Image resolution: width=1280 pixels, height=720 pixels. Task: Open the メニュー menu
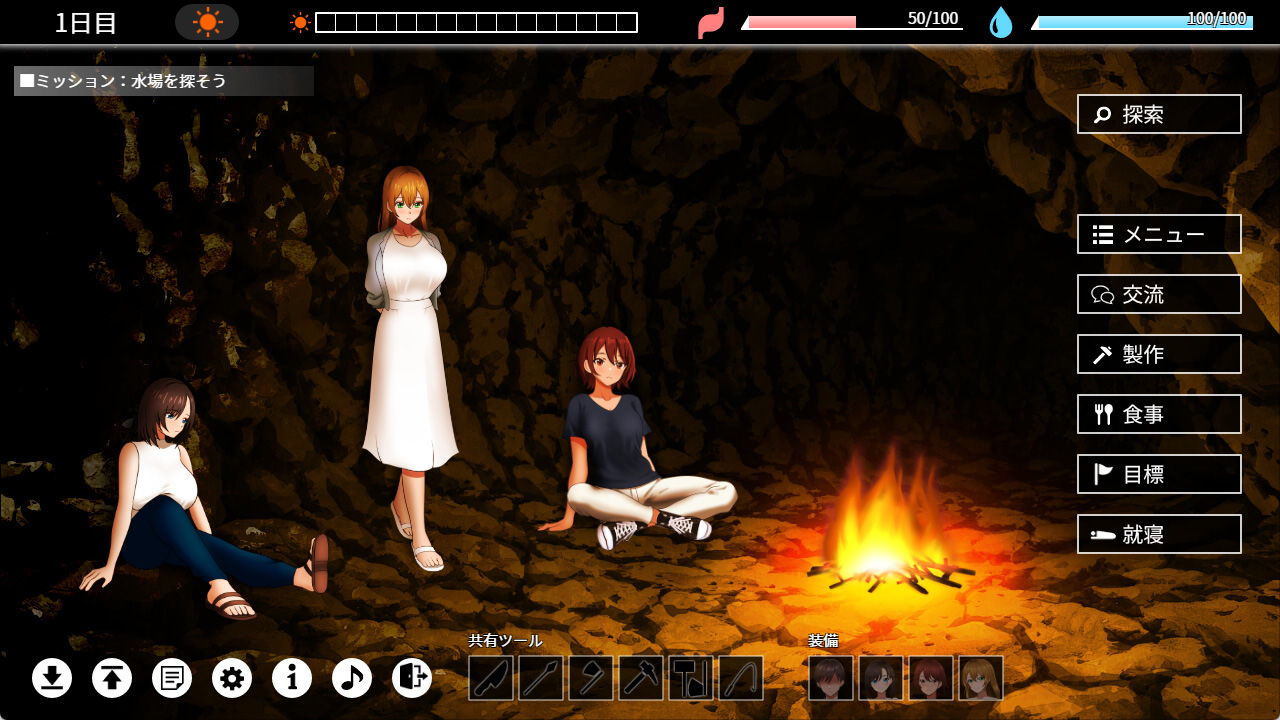[x=1159, y=234]
